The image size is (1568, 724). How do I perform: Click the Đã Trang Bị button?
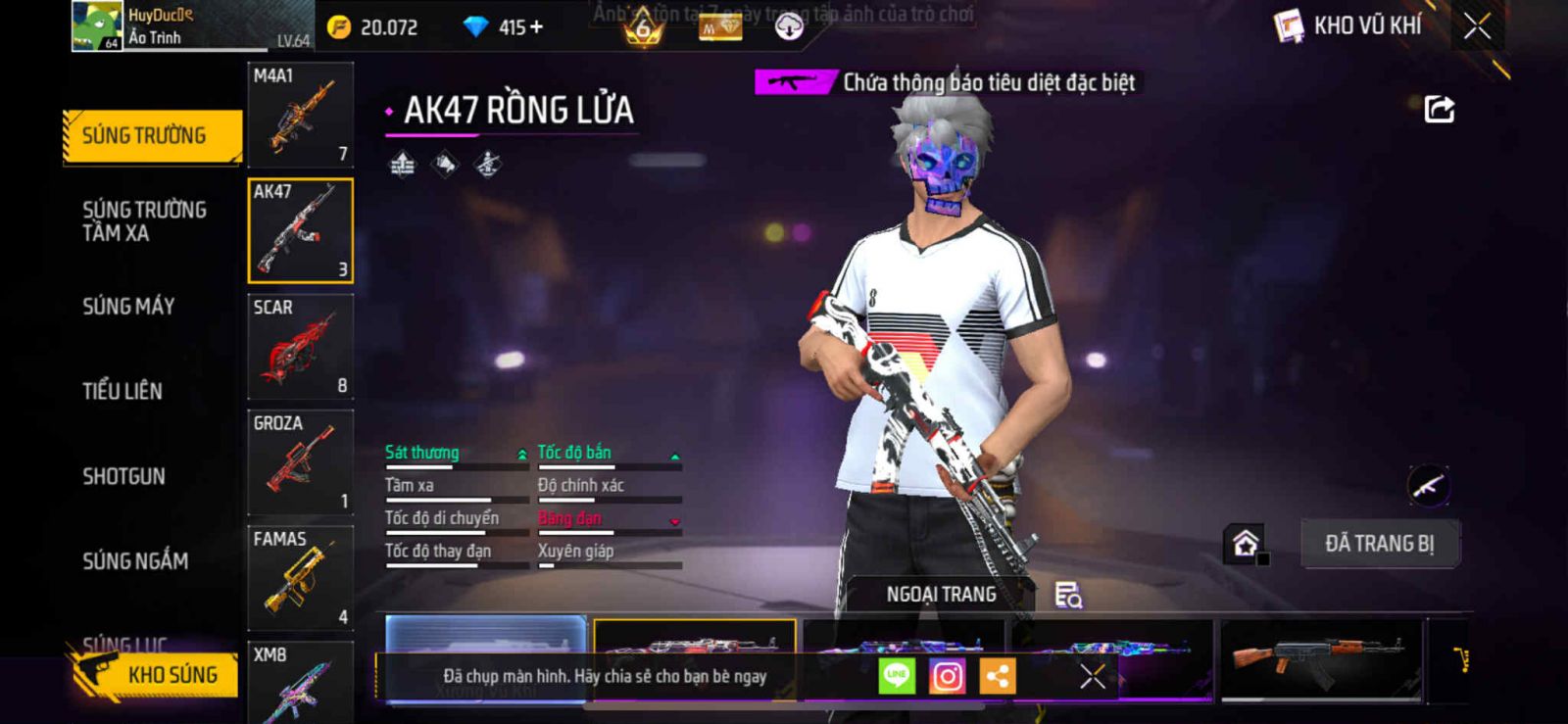(1379, 544)
